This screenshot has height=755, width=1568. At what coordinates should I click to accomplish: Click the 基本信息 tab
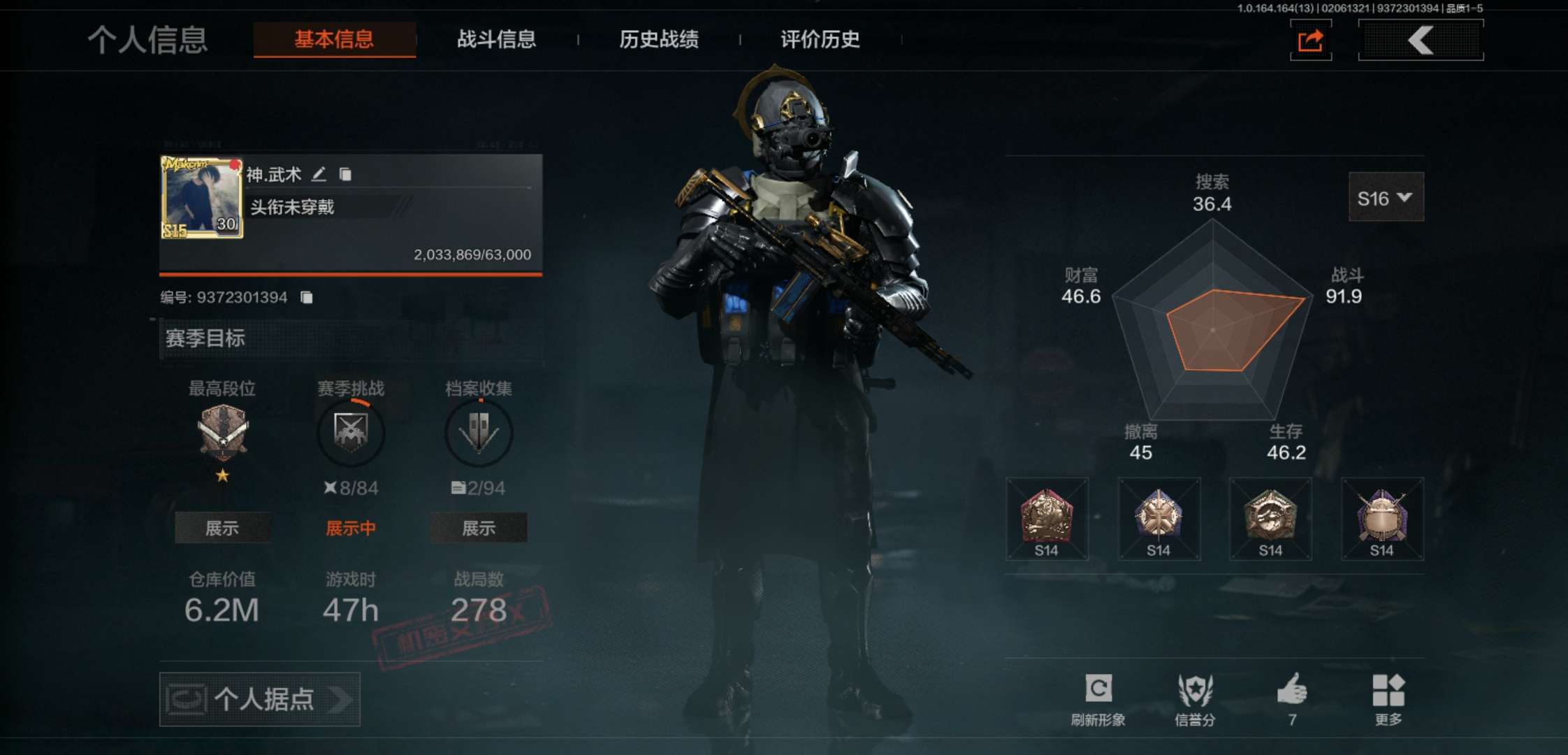(x=334, y=39)
